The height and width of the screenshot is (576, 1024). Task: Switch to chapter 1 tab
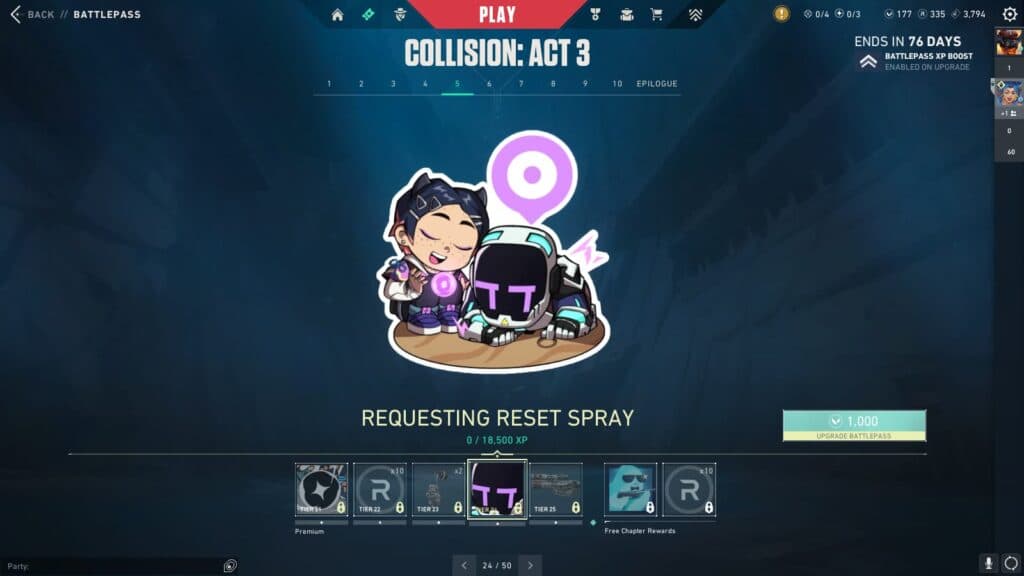click(329, 84)
